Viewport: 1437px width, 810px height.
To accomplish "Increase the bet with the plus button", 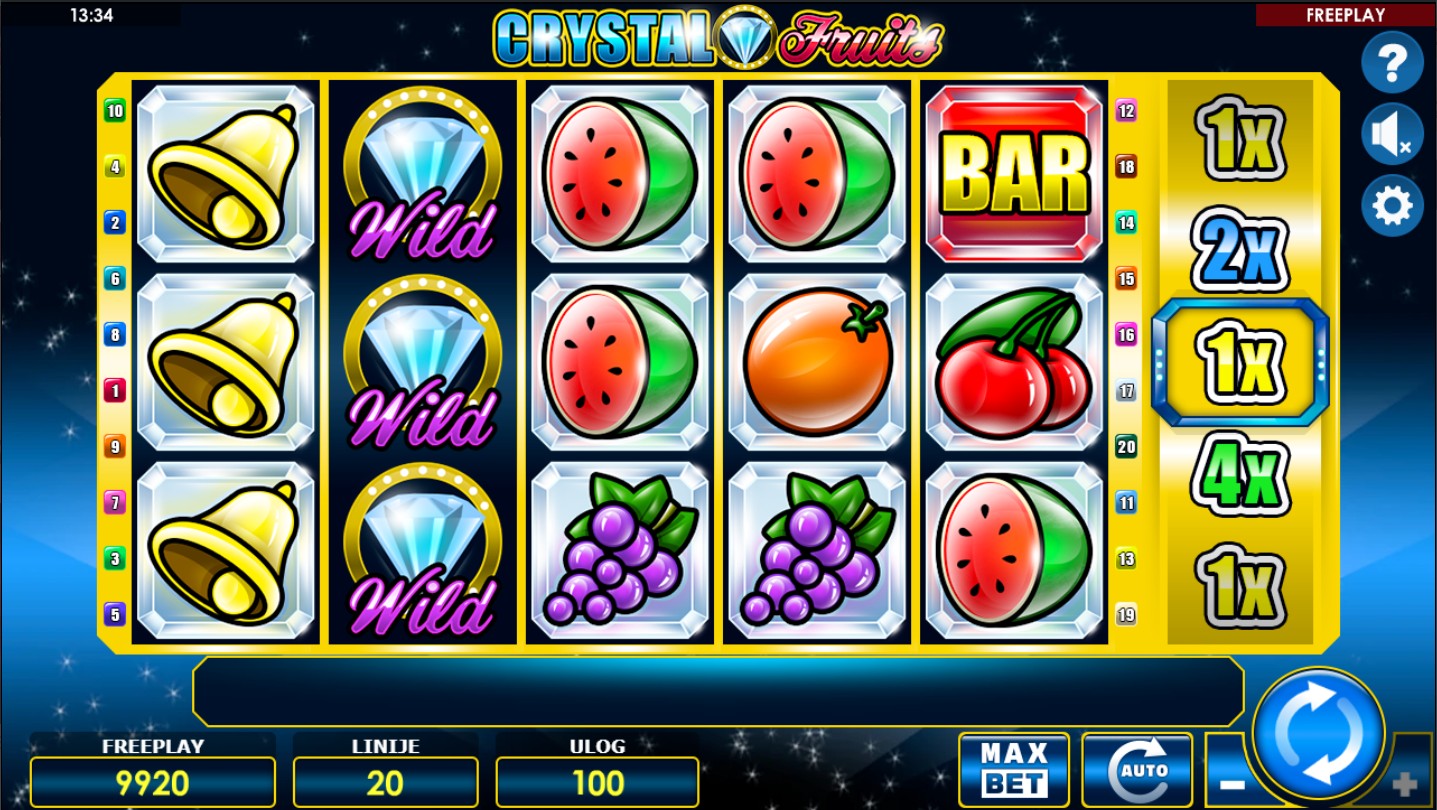I will (x=1408, y=784).
